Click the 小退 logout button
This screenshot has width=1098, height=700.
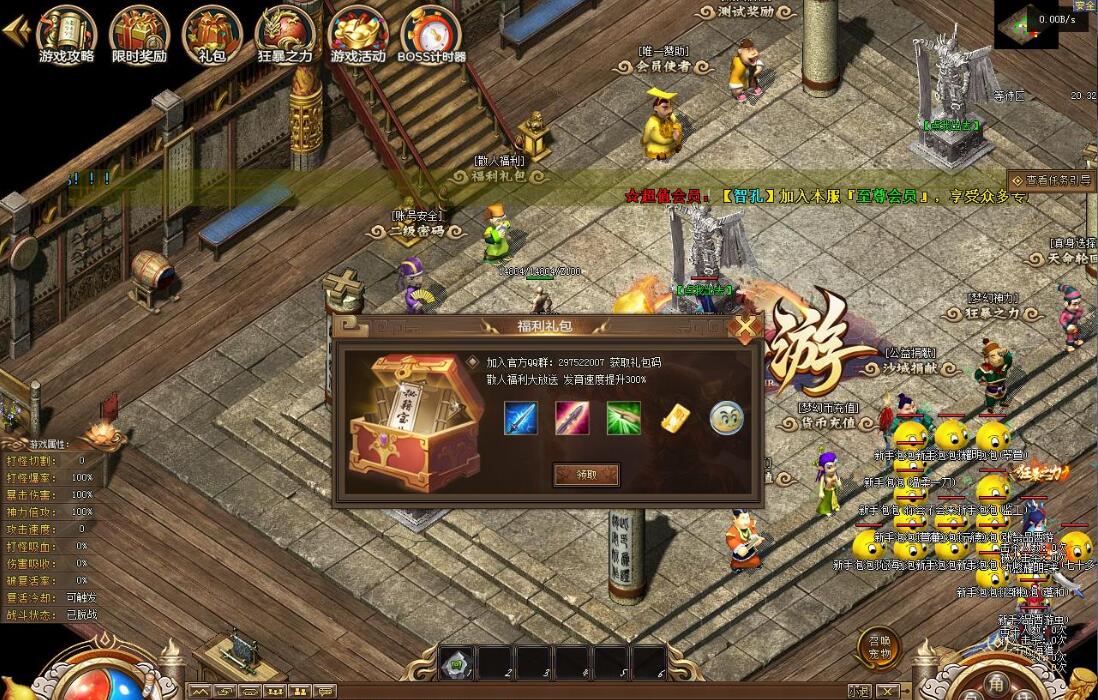coord(858,691)
